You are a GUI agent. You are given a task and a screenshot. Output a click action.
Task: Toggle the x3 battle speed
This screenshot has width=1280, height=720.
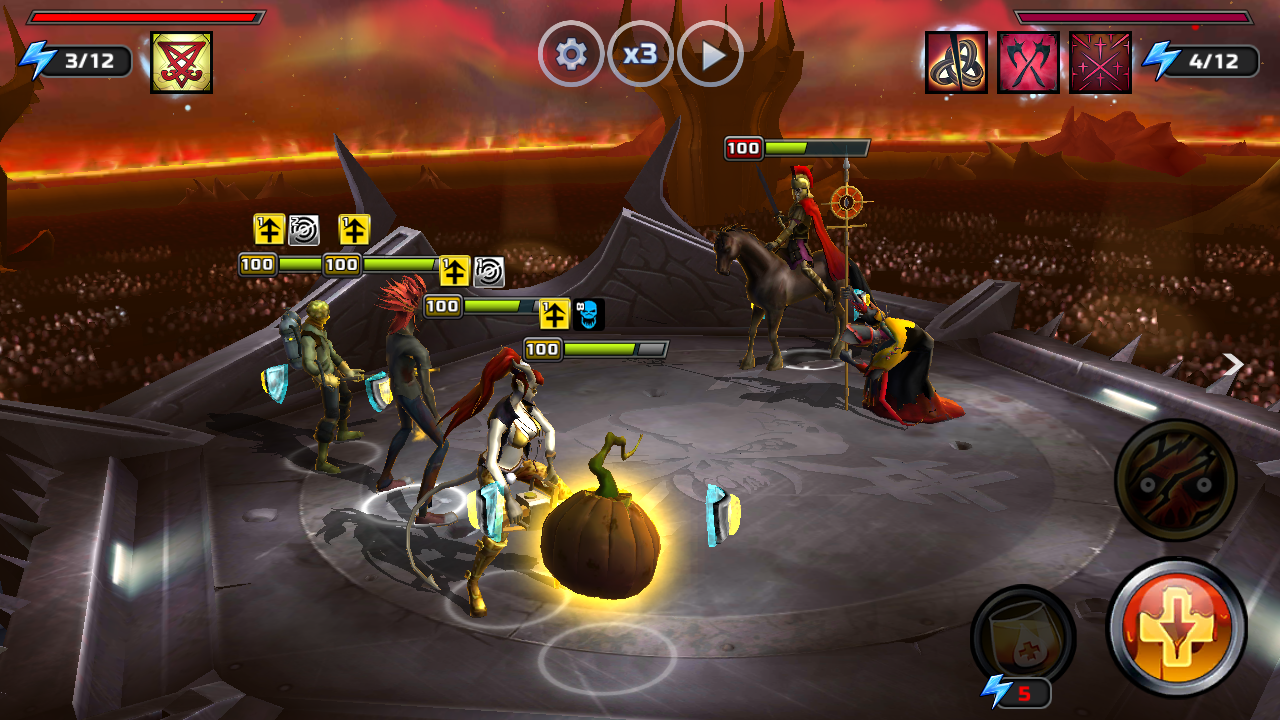tap(640, 54)
